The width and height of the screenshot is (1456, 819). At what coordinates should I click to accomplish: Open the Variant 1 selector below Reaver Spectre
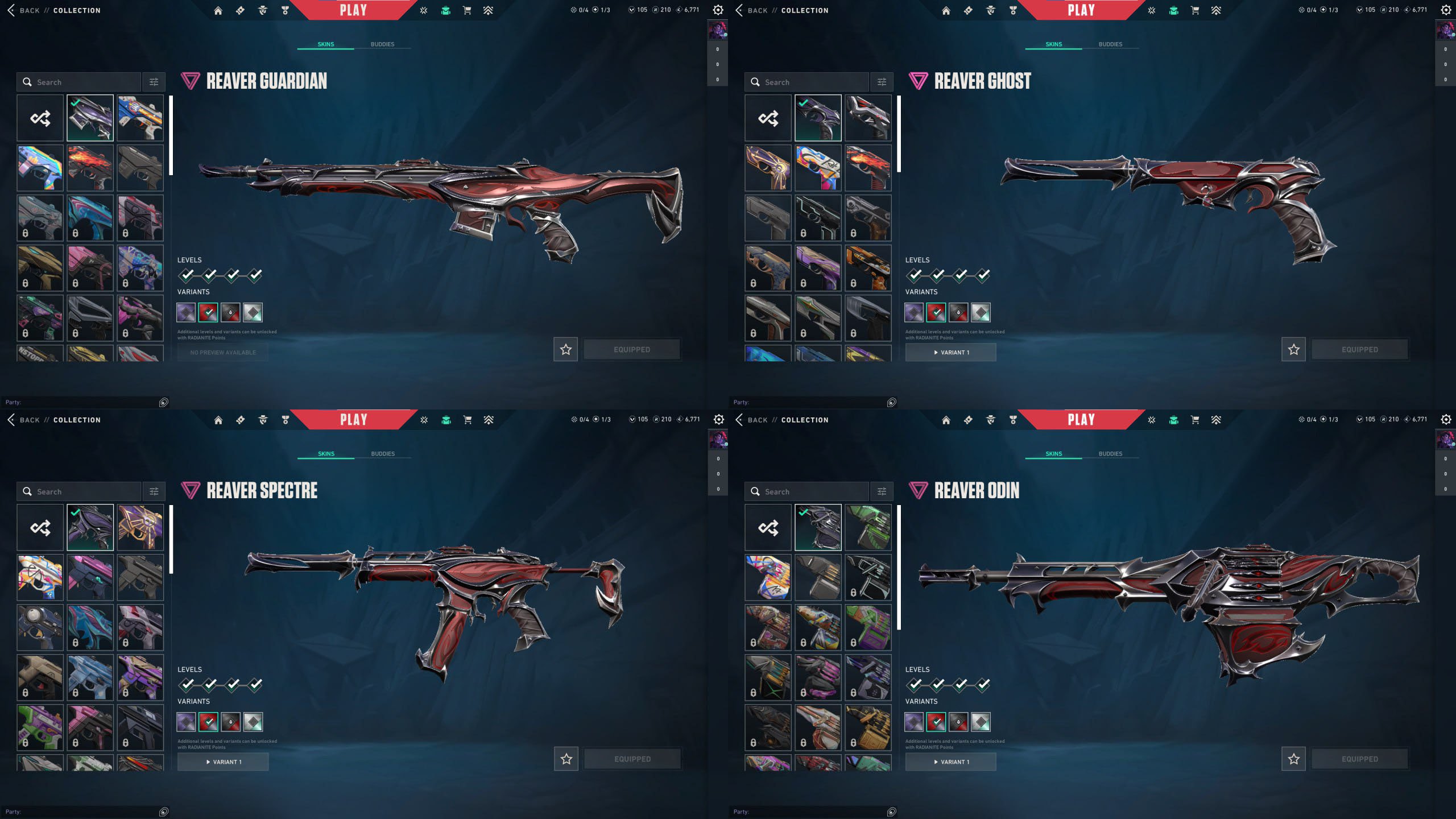(222, 762)
